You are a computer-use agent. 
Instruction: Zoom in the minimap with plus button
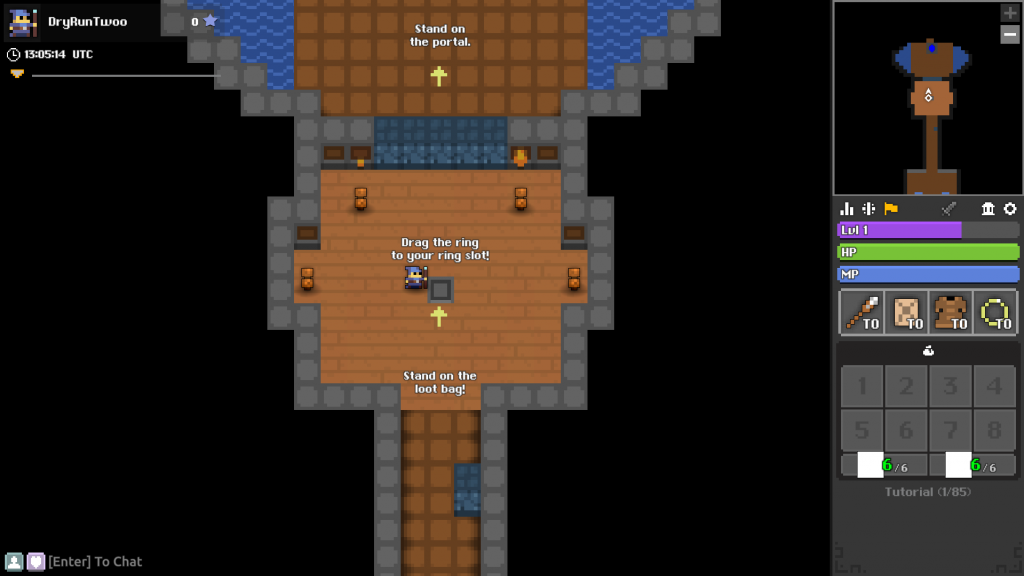click(1010, 13)
